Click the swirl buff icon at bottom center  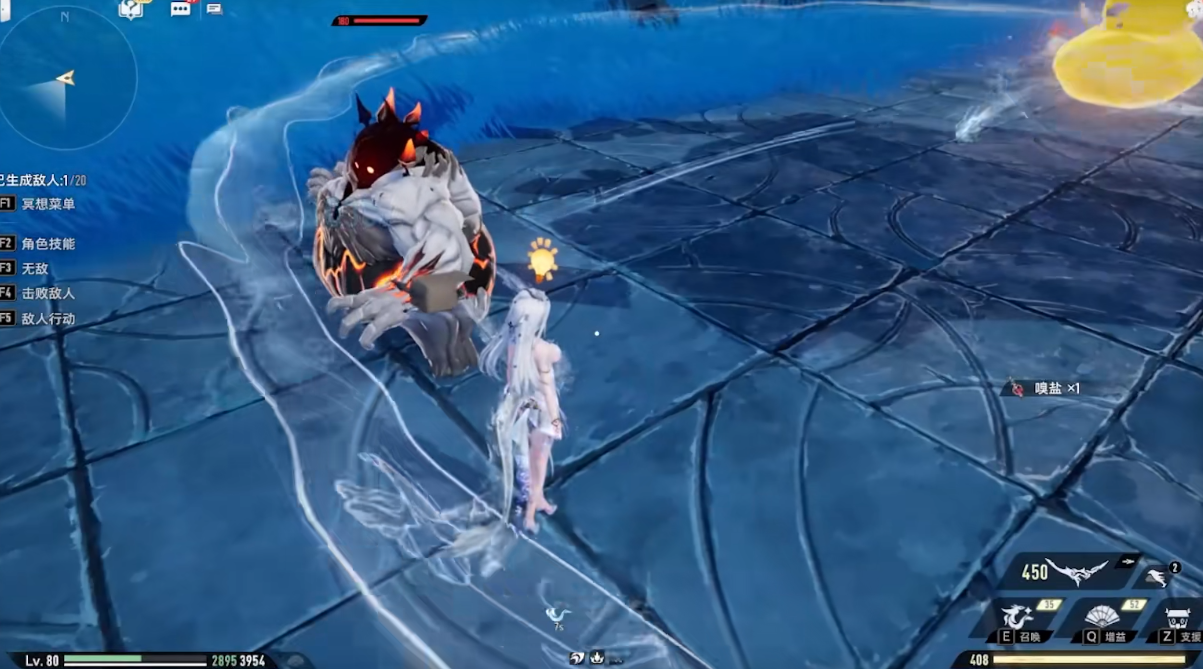pyautogui.click(x=578, y=658)
